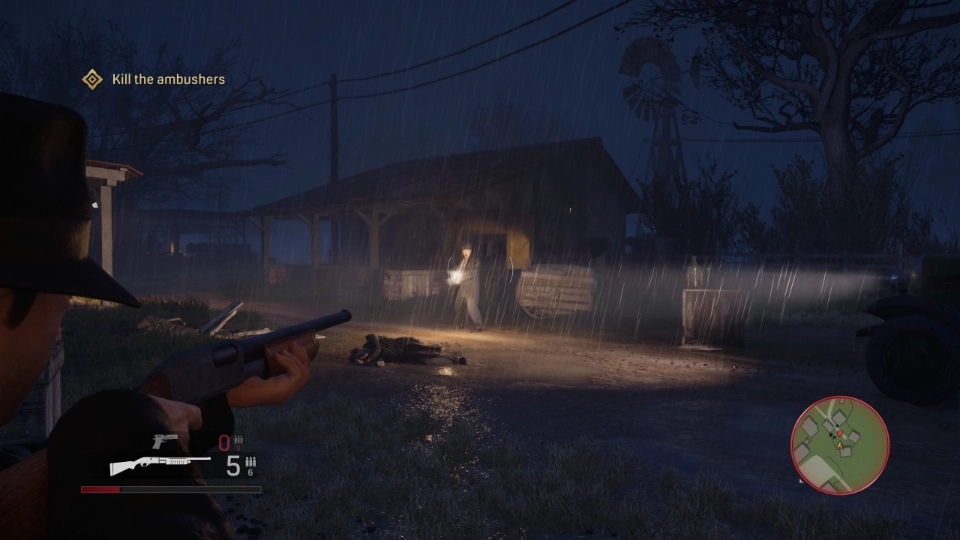Switch to the pistol weapon icon

pos(165,441)
